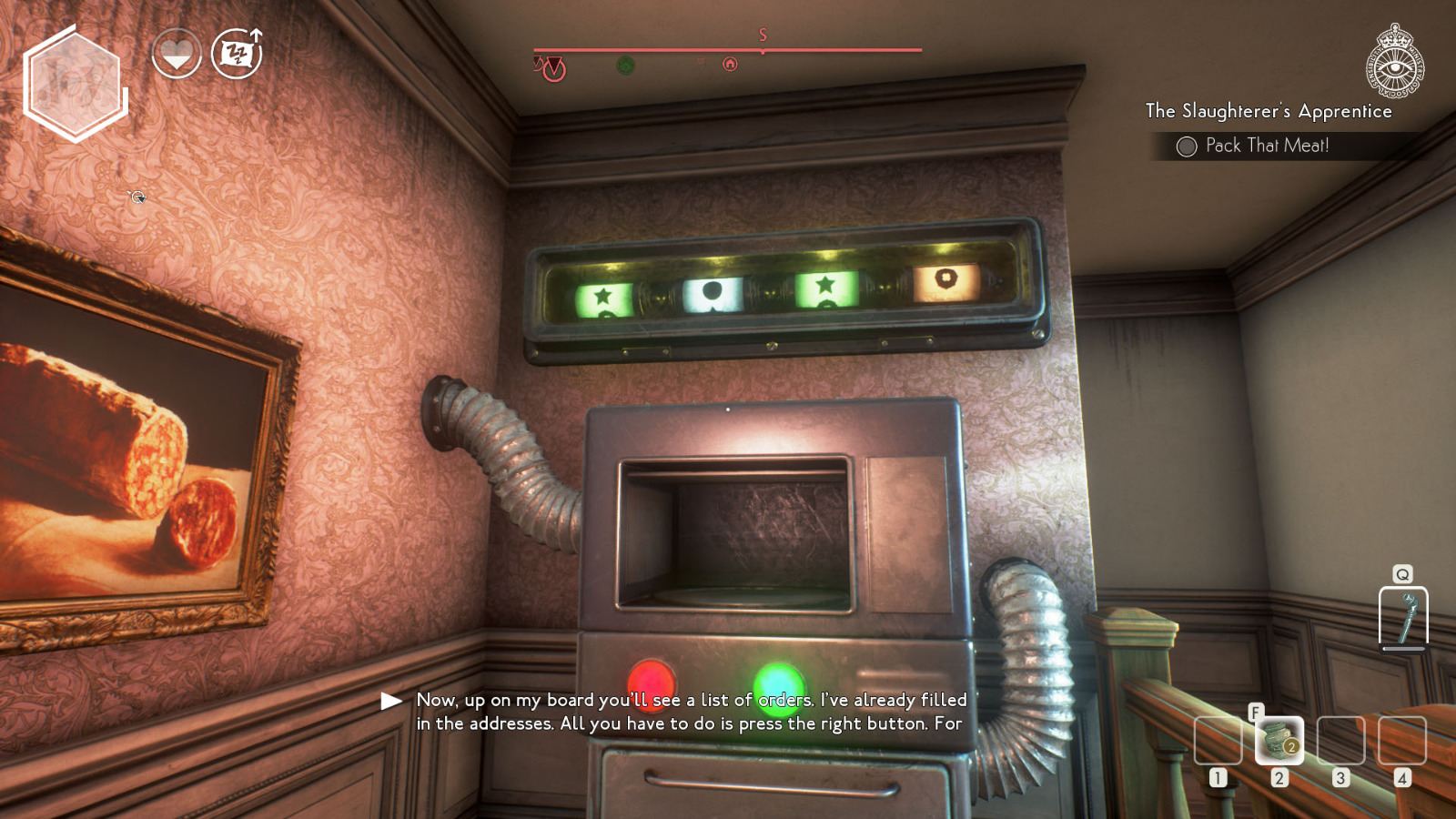
Task: Click the black-dot can on the indicator board
Action: point(714,291)
